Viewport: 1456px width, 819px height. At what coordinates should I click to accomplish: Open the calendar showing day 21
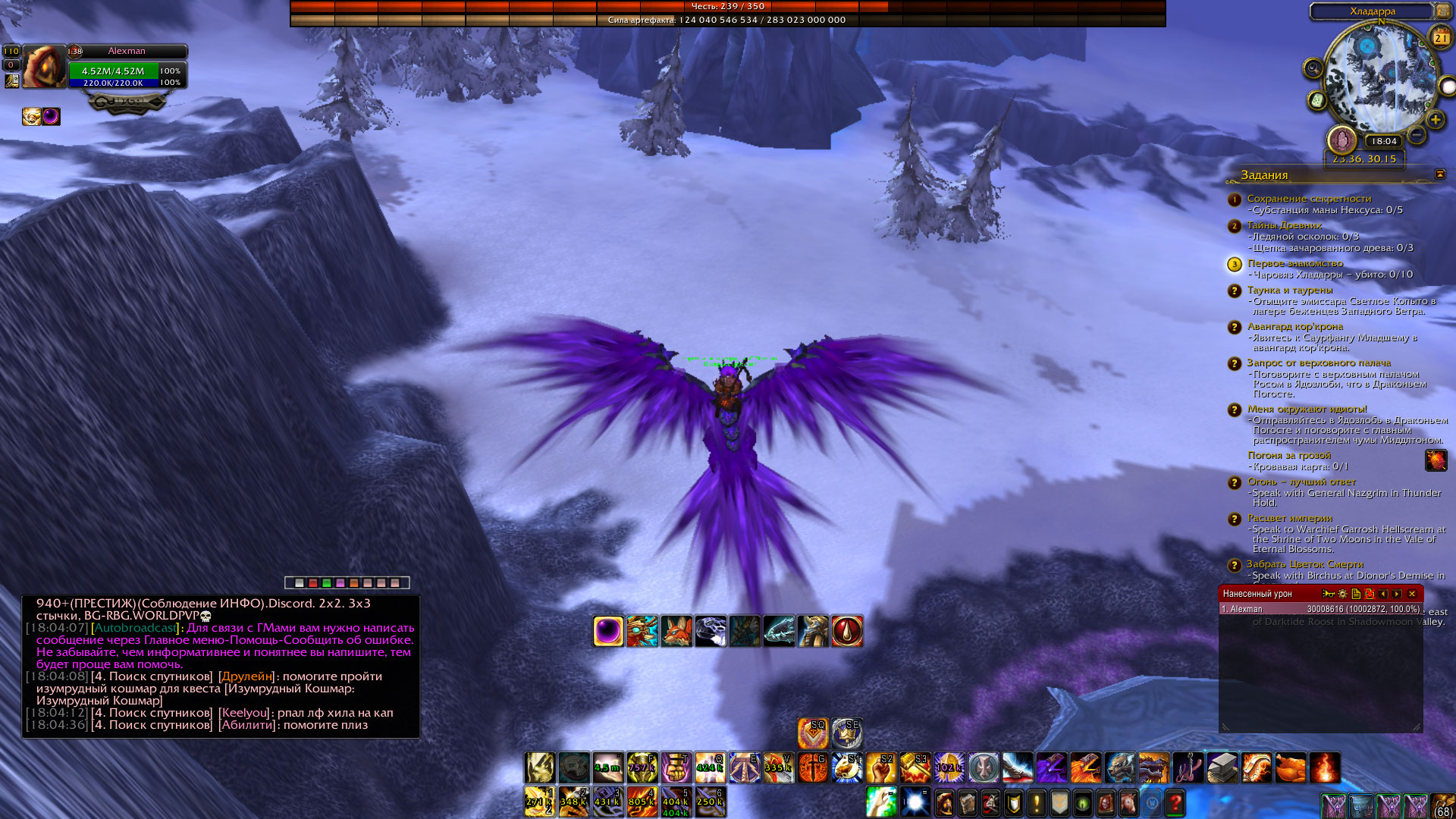(1440, 36)
